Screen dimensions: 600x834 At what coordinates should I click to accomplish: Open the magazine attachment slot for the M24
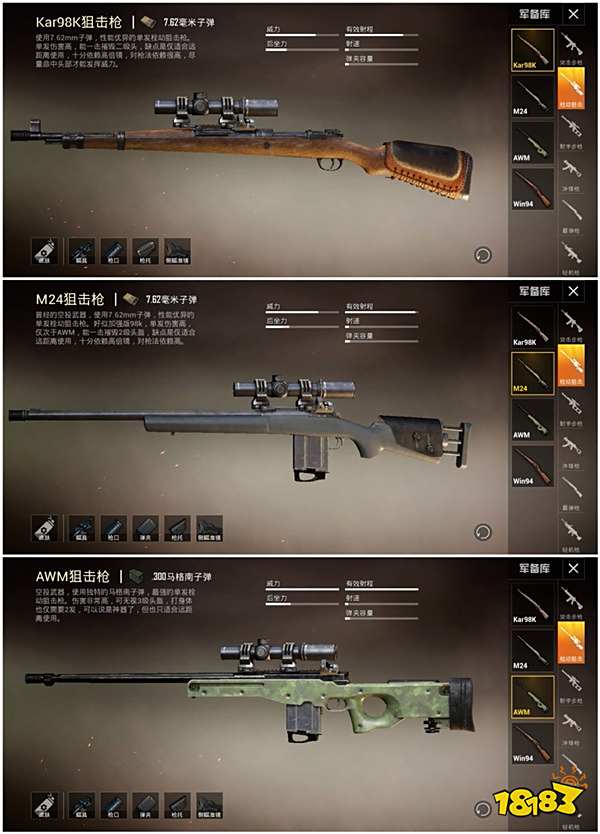(x=146, y=527)
